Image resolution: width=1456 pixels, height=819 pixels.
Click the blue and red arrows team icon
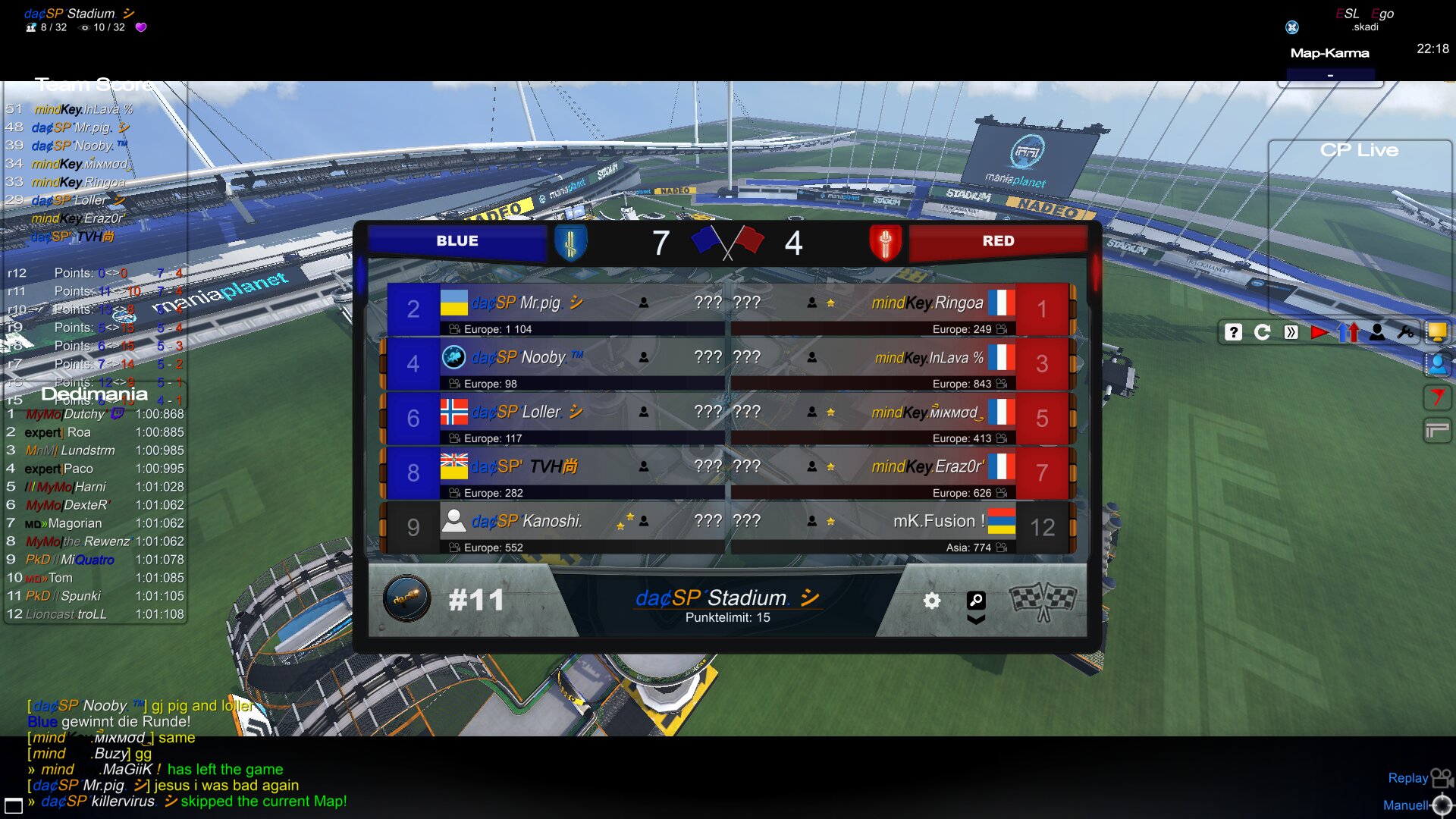pyautogui.click(x=1348, y=332)
